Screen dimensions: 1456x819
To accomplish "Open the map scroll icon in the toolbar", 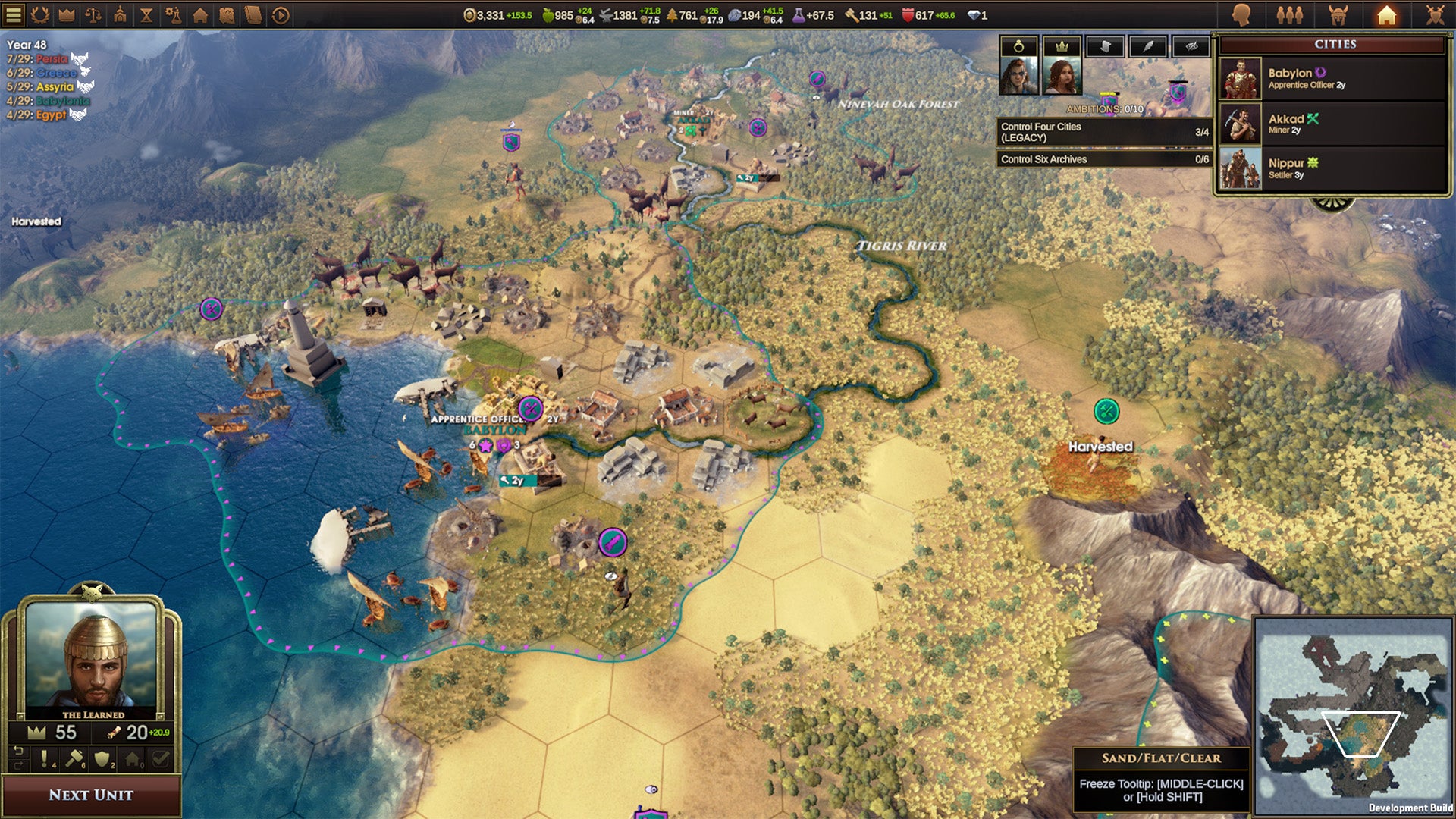I will (x=227, y=14).
